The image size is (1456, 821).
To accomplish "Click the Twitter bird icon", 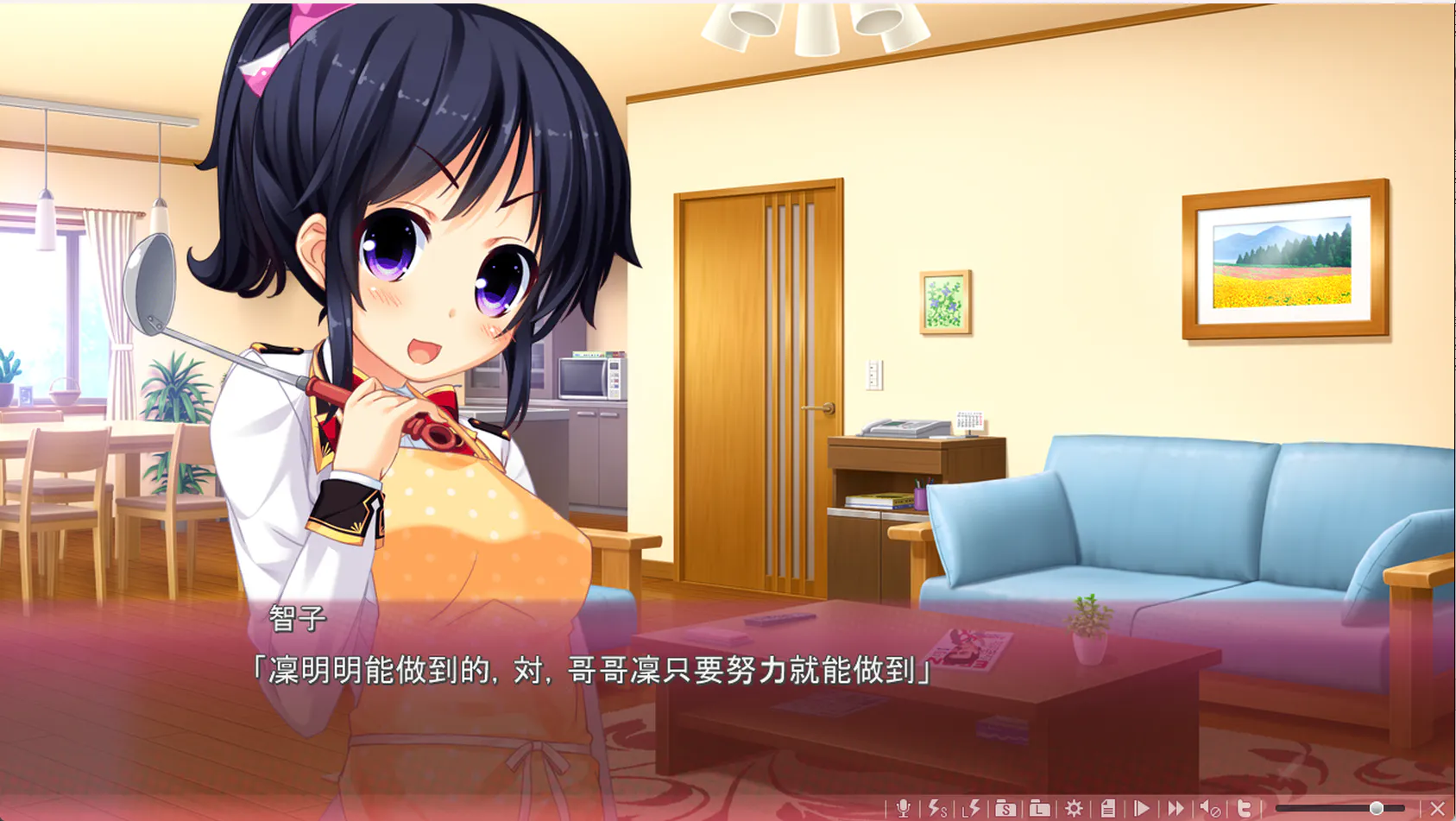I will point(1245,808).
